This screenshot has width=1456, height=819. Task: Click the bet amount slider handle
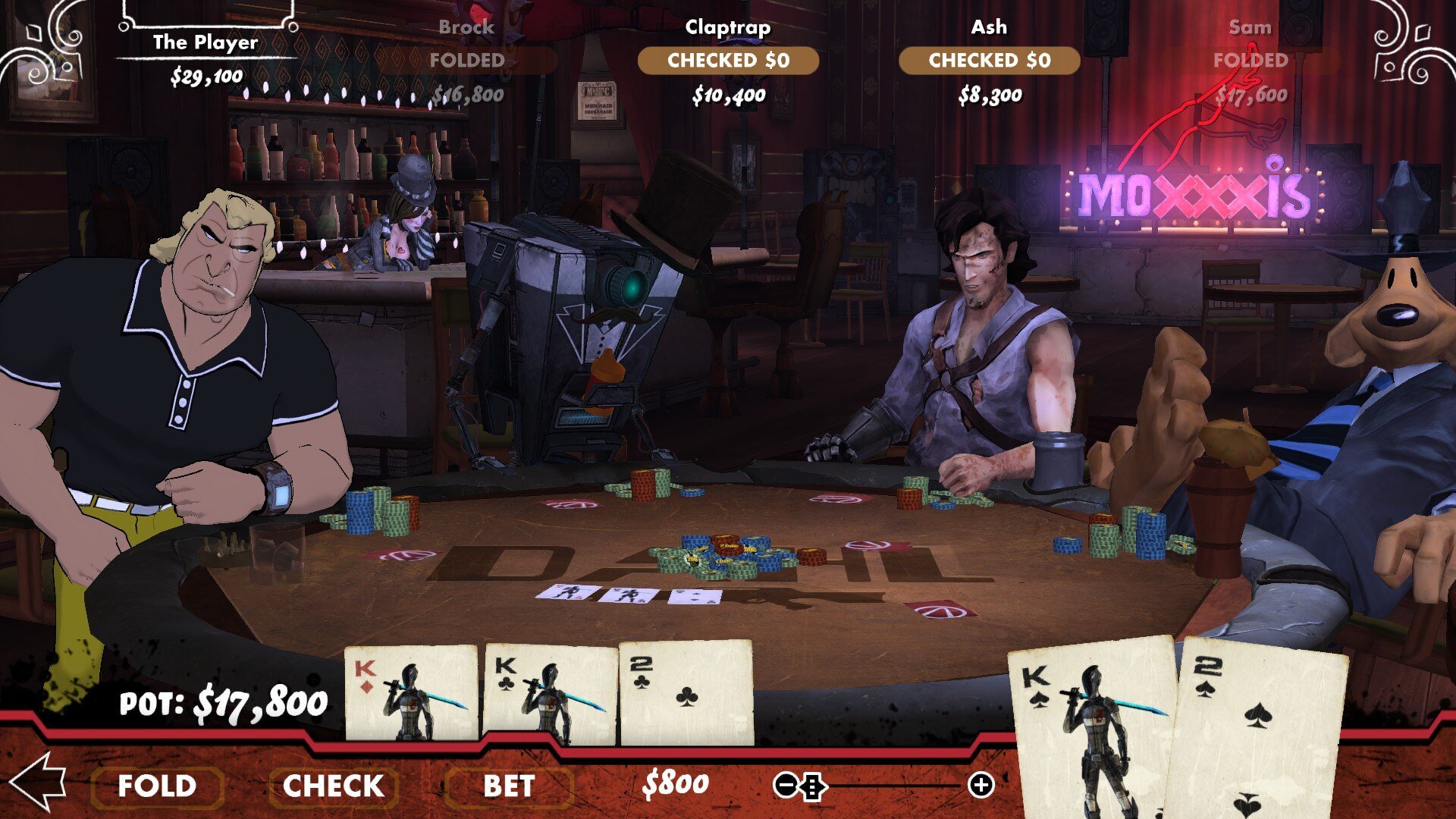pos(812,786)
